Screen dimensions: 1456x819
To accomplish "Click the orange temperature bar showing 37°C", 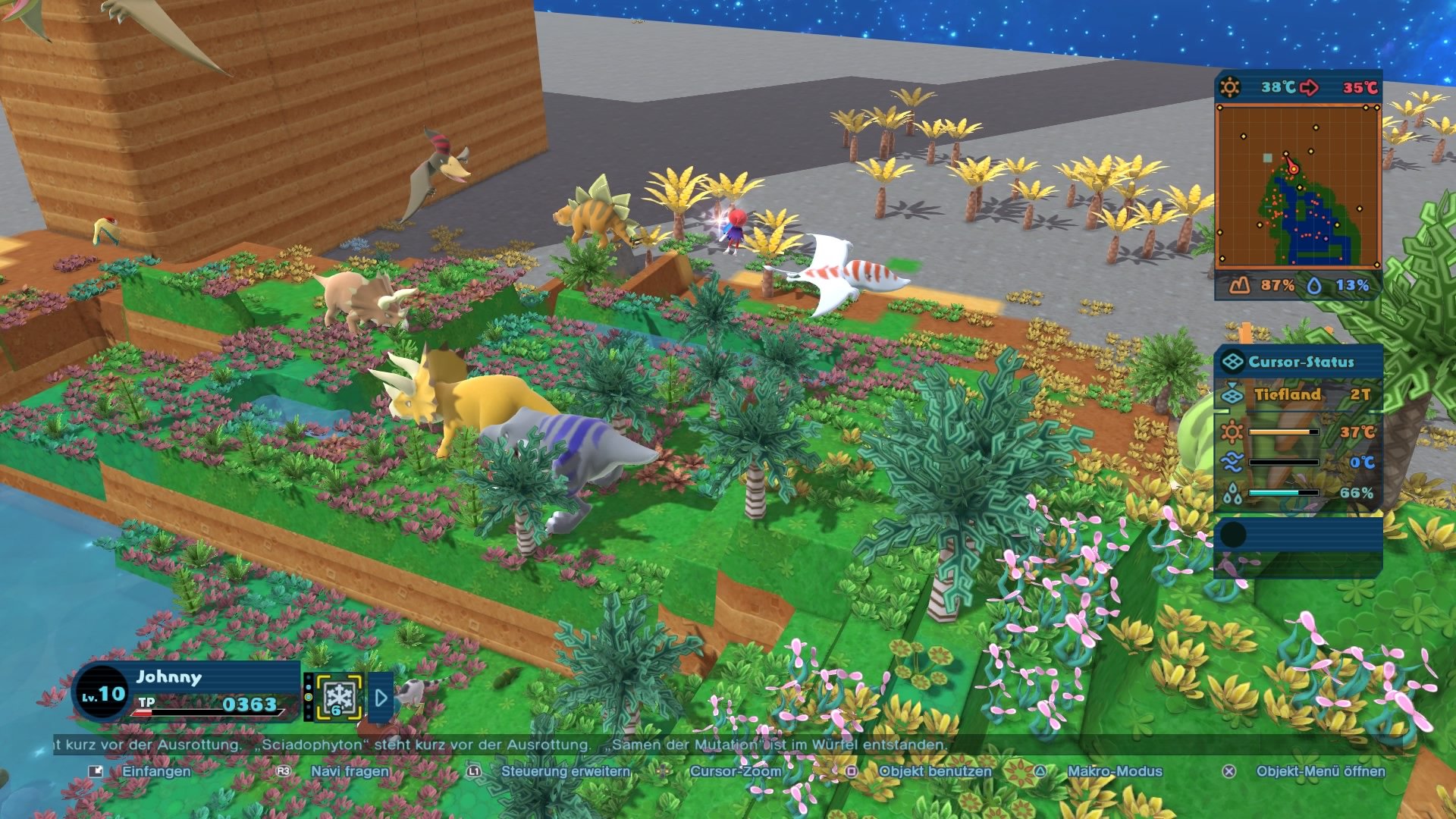I will (1283, 431).
